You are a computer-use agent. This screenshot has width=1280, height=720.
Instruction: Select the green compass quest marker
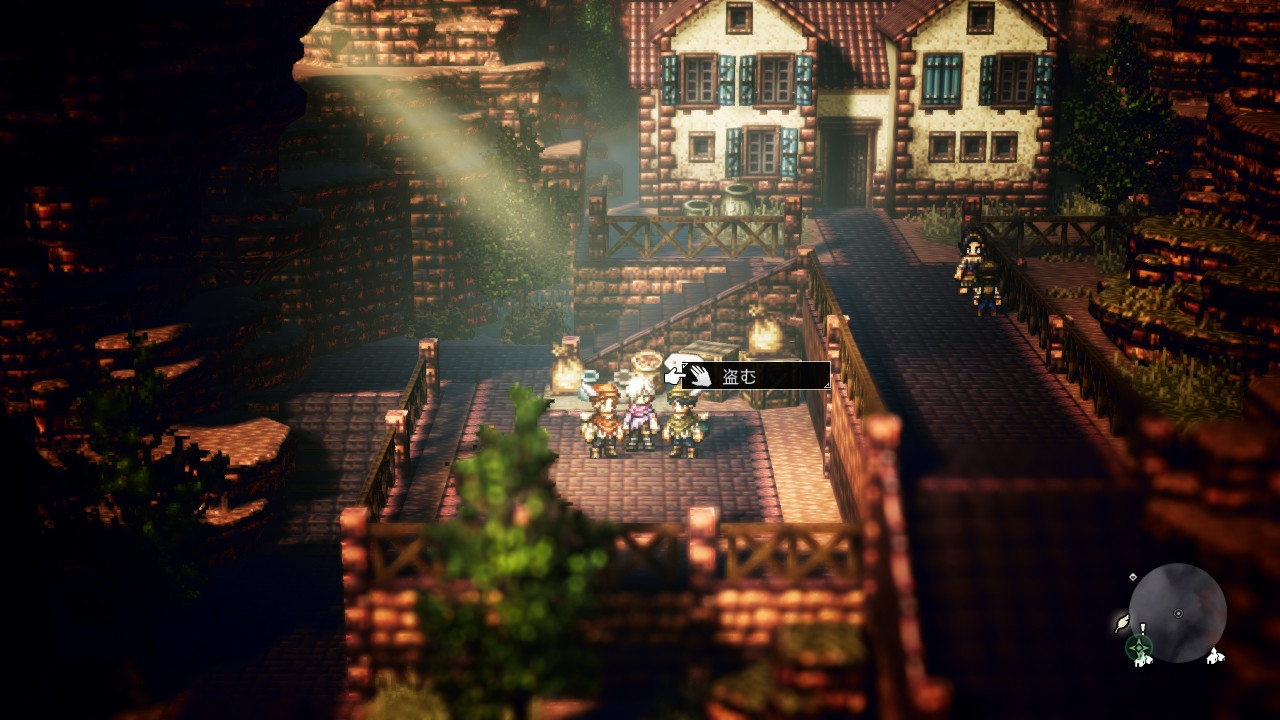click(1139, 648)
